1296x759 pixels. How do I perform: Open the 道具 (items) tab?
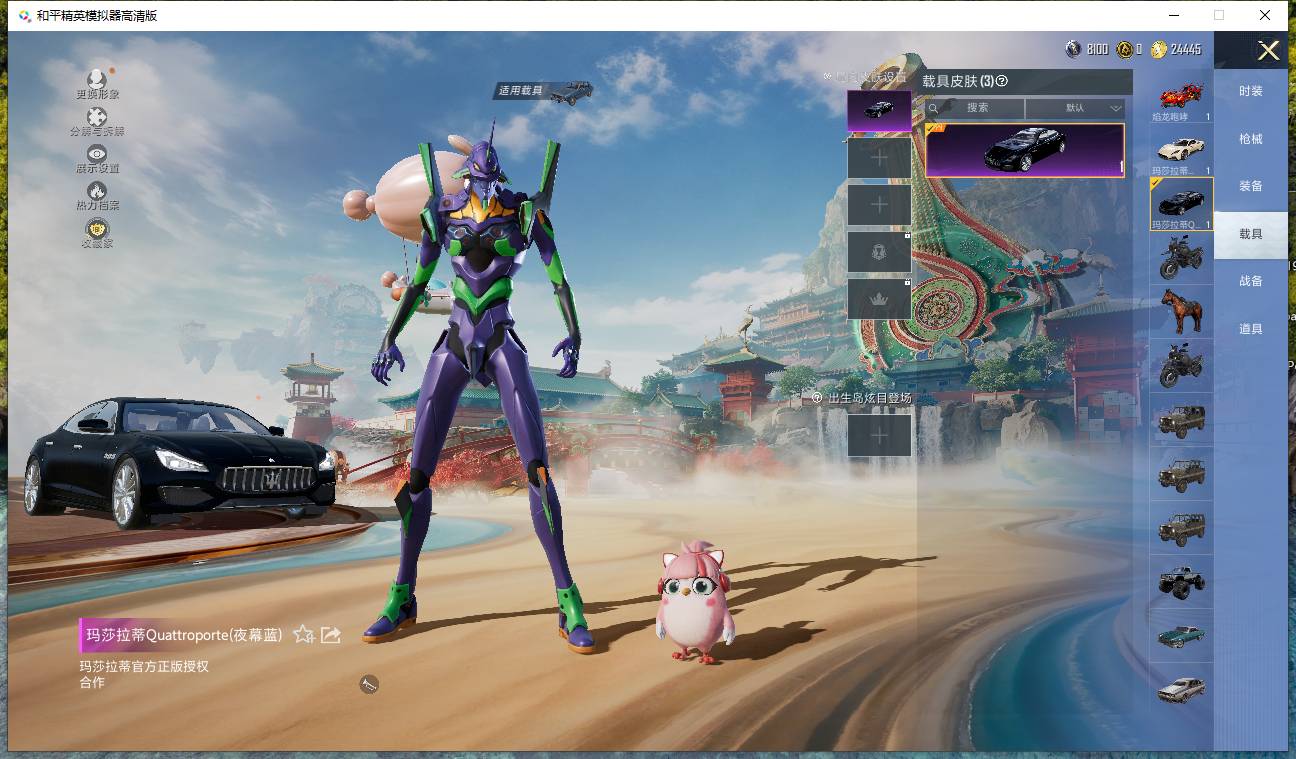click(1250, 329)
